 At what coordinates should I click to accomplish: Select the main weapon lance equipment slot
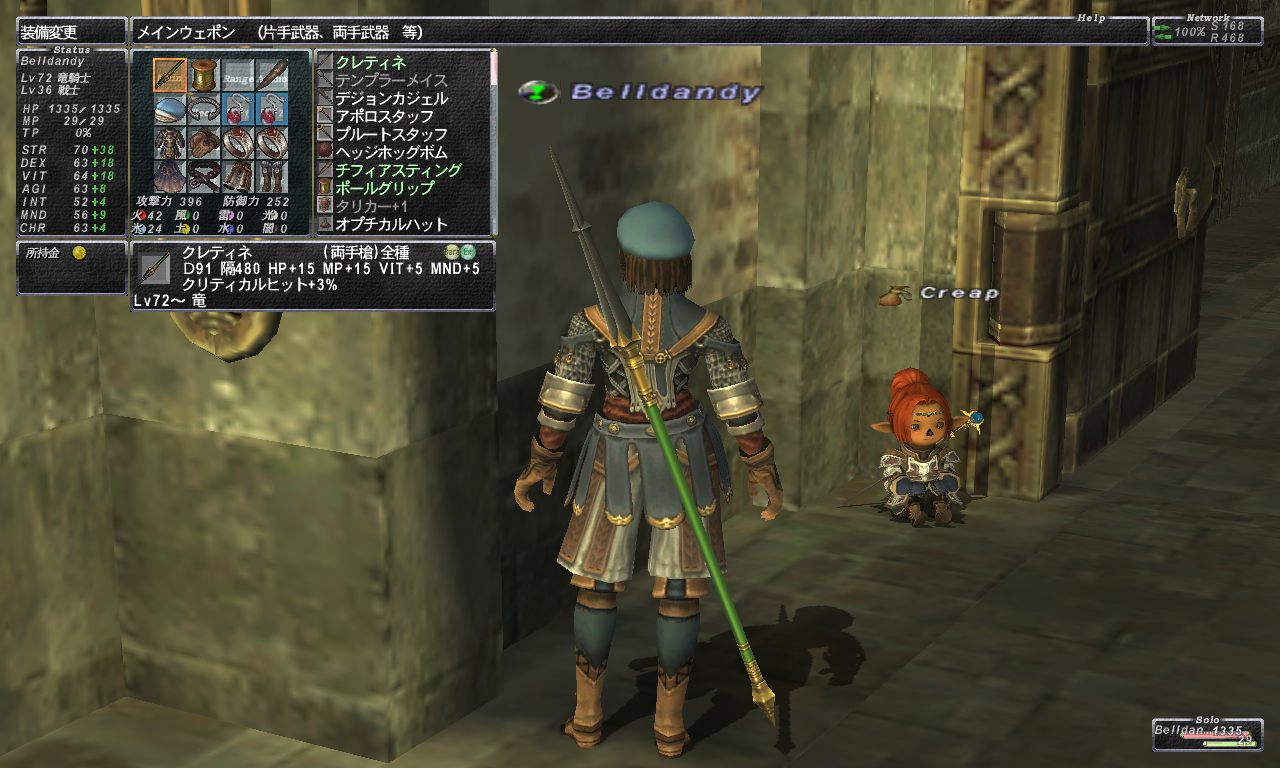tap(170, 74)
